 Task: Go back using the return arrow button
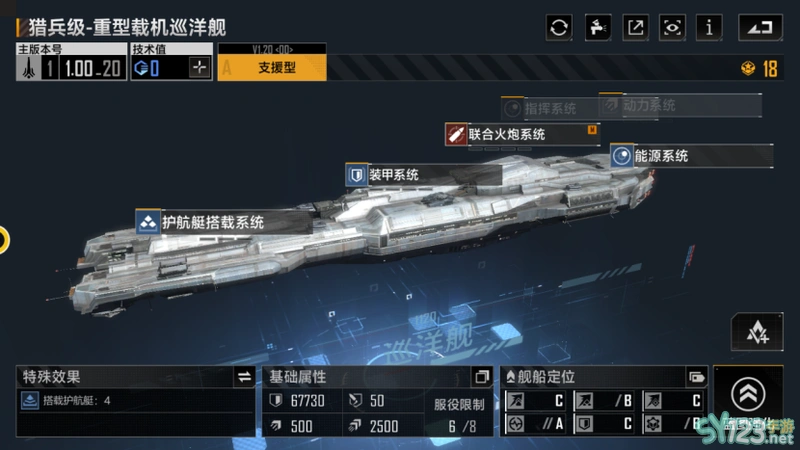(x=760, y=27)
